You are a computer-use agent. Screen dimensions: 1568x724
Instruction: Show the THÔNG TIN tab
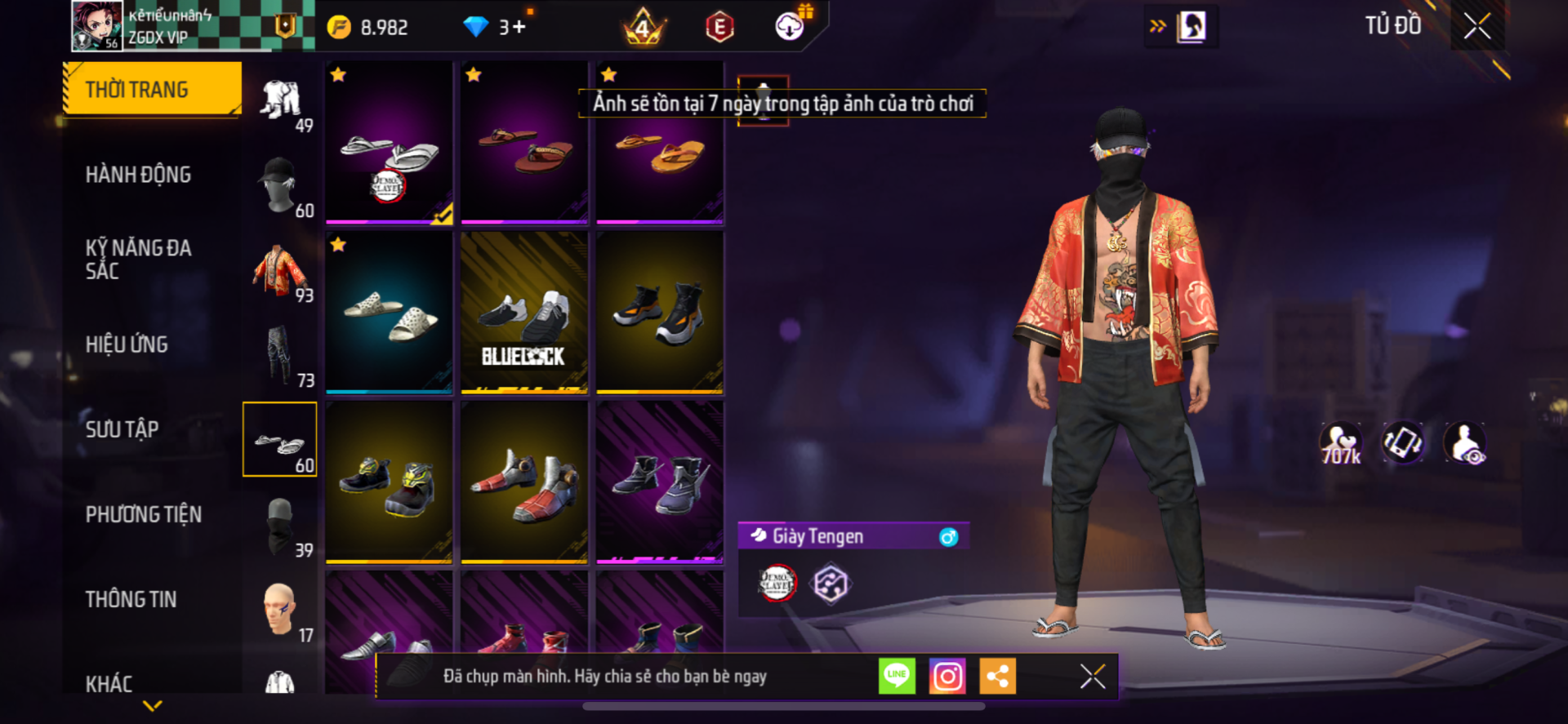(x=131, y=599)
